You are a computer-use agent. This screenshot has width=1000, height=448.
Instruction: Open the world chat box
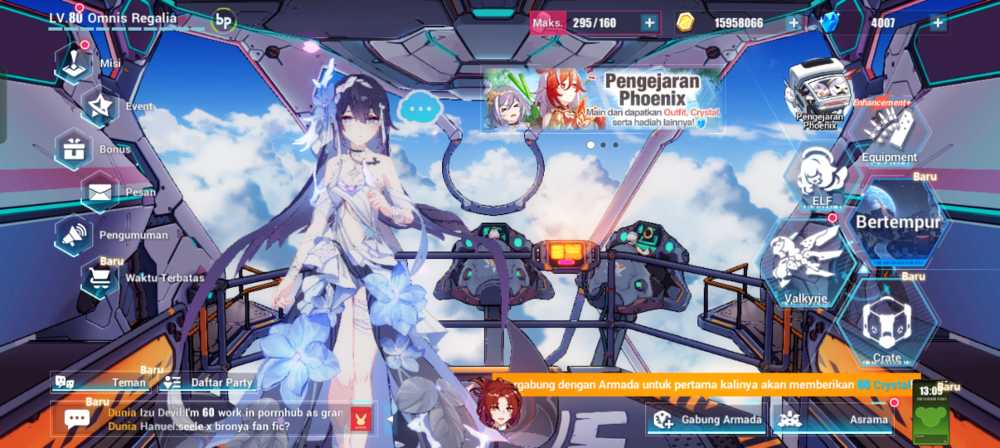click(x=200, y=419)
